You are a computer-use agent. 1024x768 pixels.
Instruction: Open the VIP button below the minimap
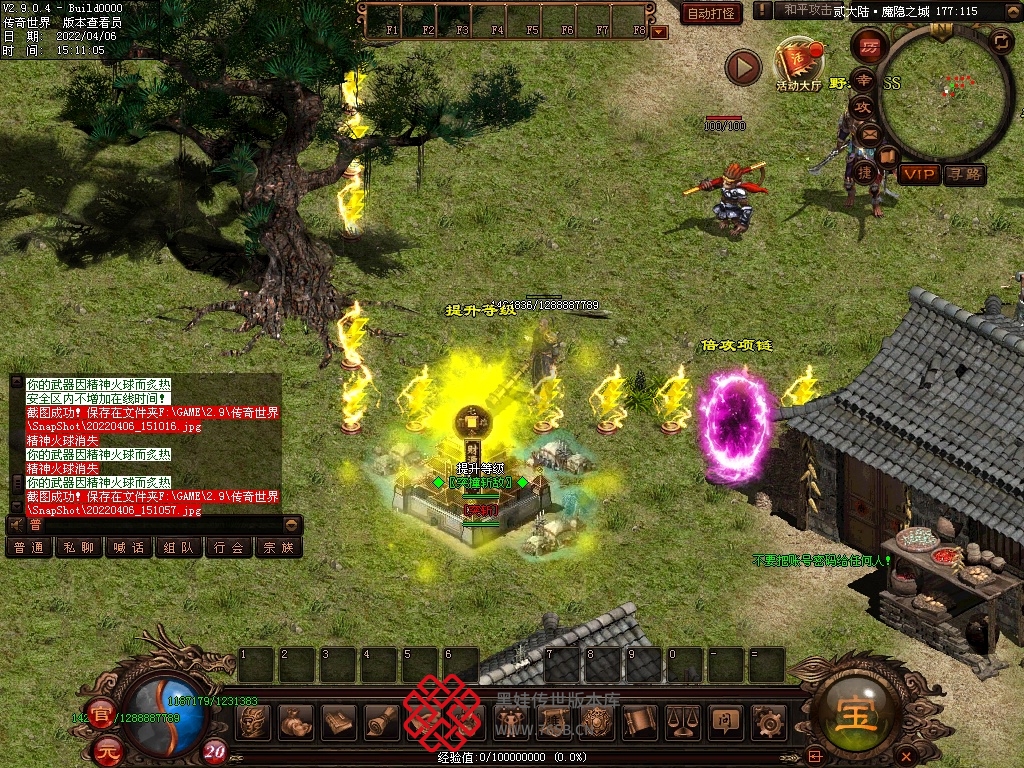[918, 174]
